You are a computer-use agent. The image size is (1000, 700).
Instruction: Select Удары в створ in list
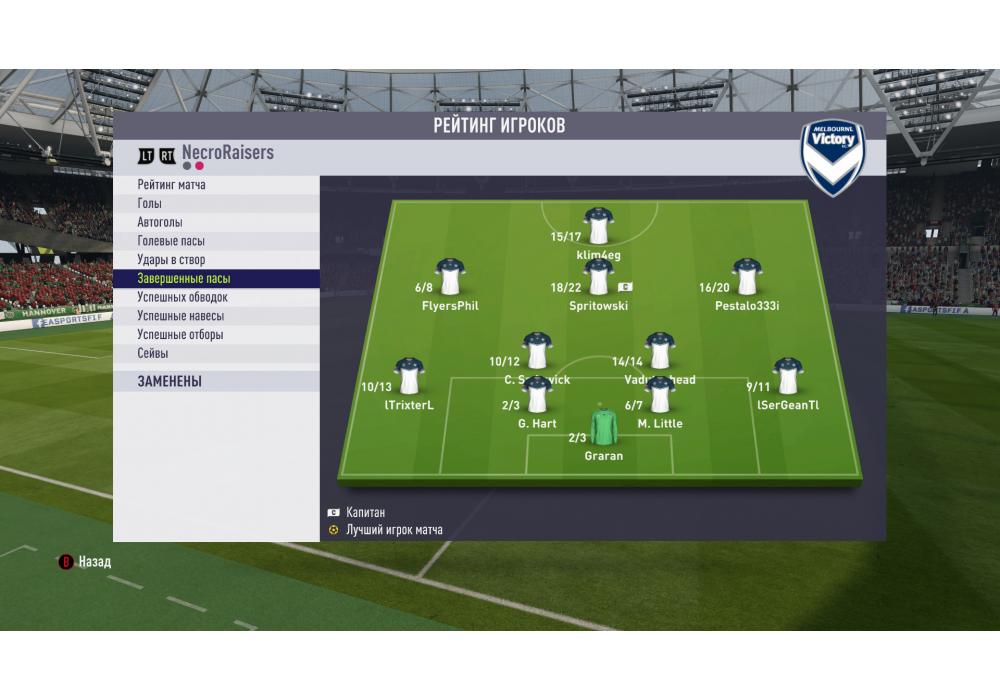[172, 260]
